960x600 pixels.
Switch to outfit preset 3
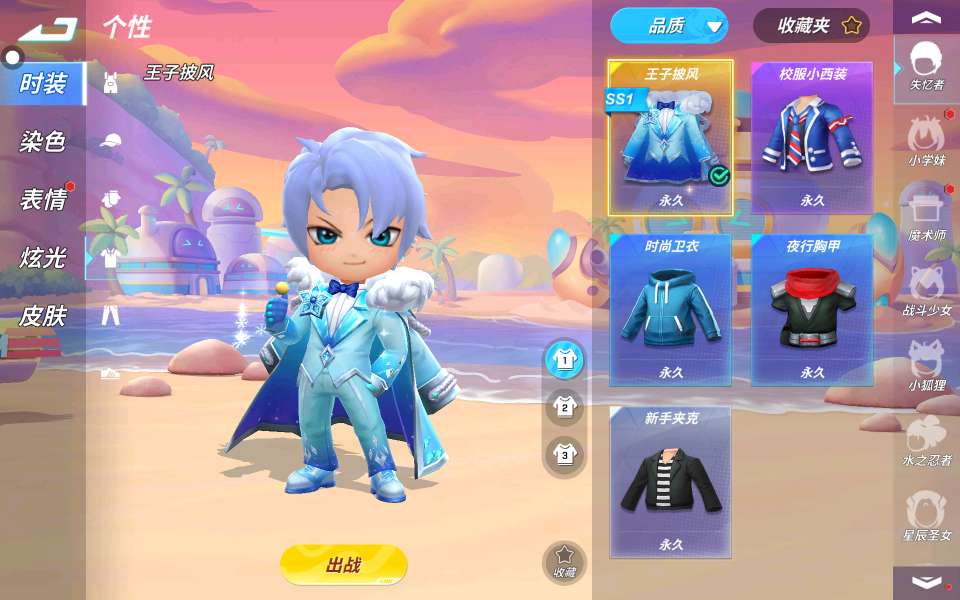(x=565, y=455)
